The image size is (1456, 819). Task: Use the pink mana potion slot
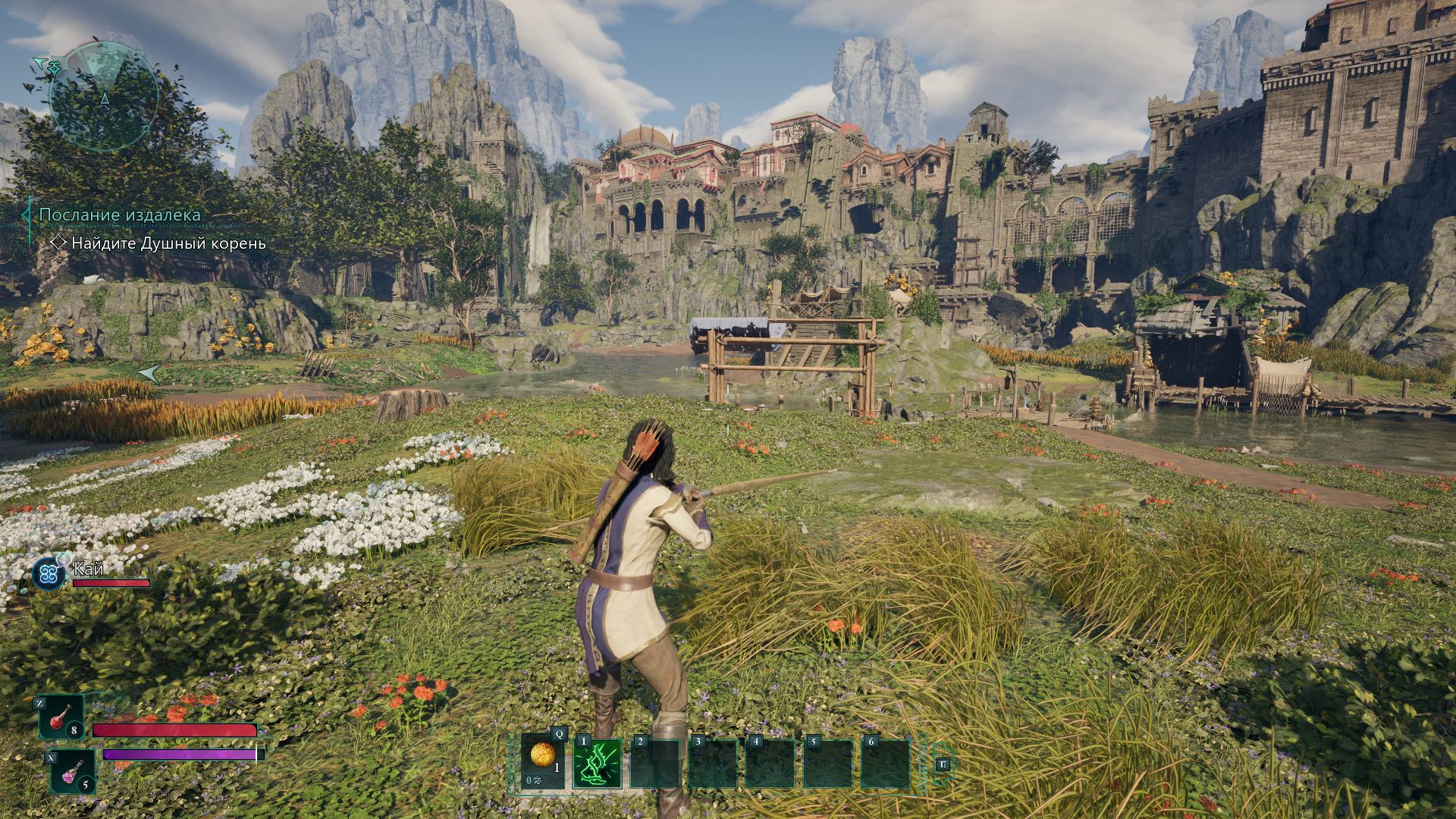(73, 771)
